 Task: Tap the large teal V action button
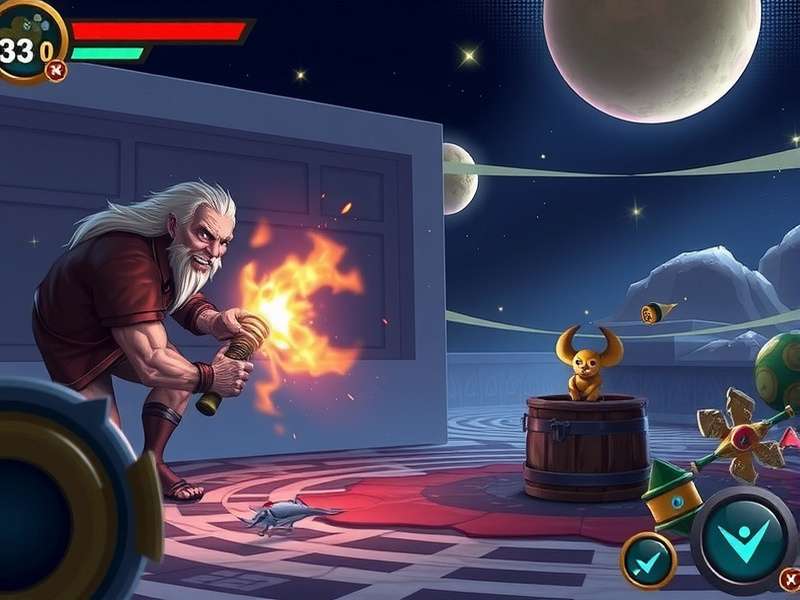click(x=743, y=538)
